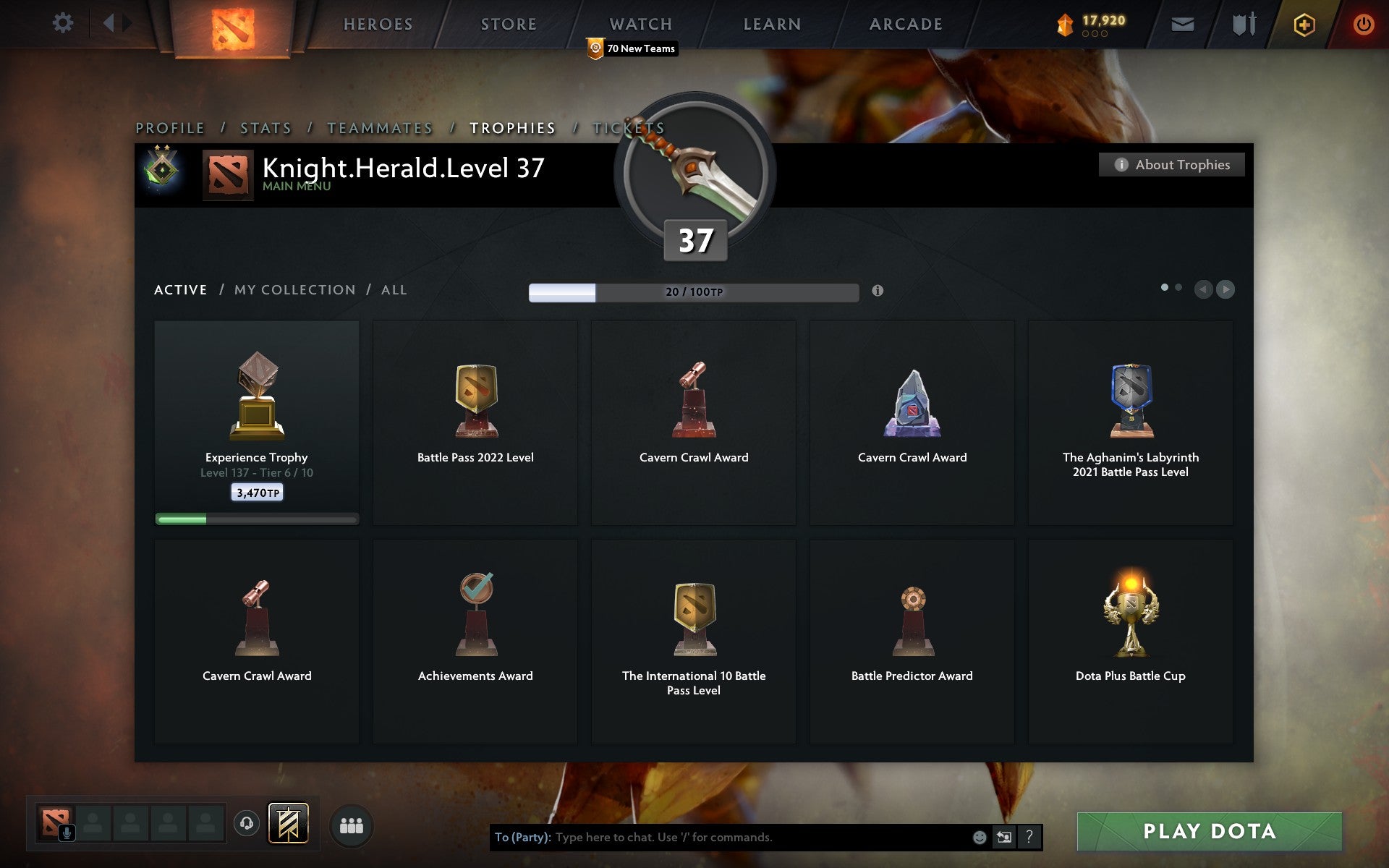1389x868 pixels.
Task: Click the back navigation arrow at top left
Action: tap(110, 22)
